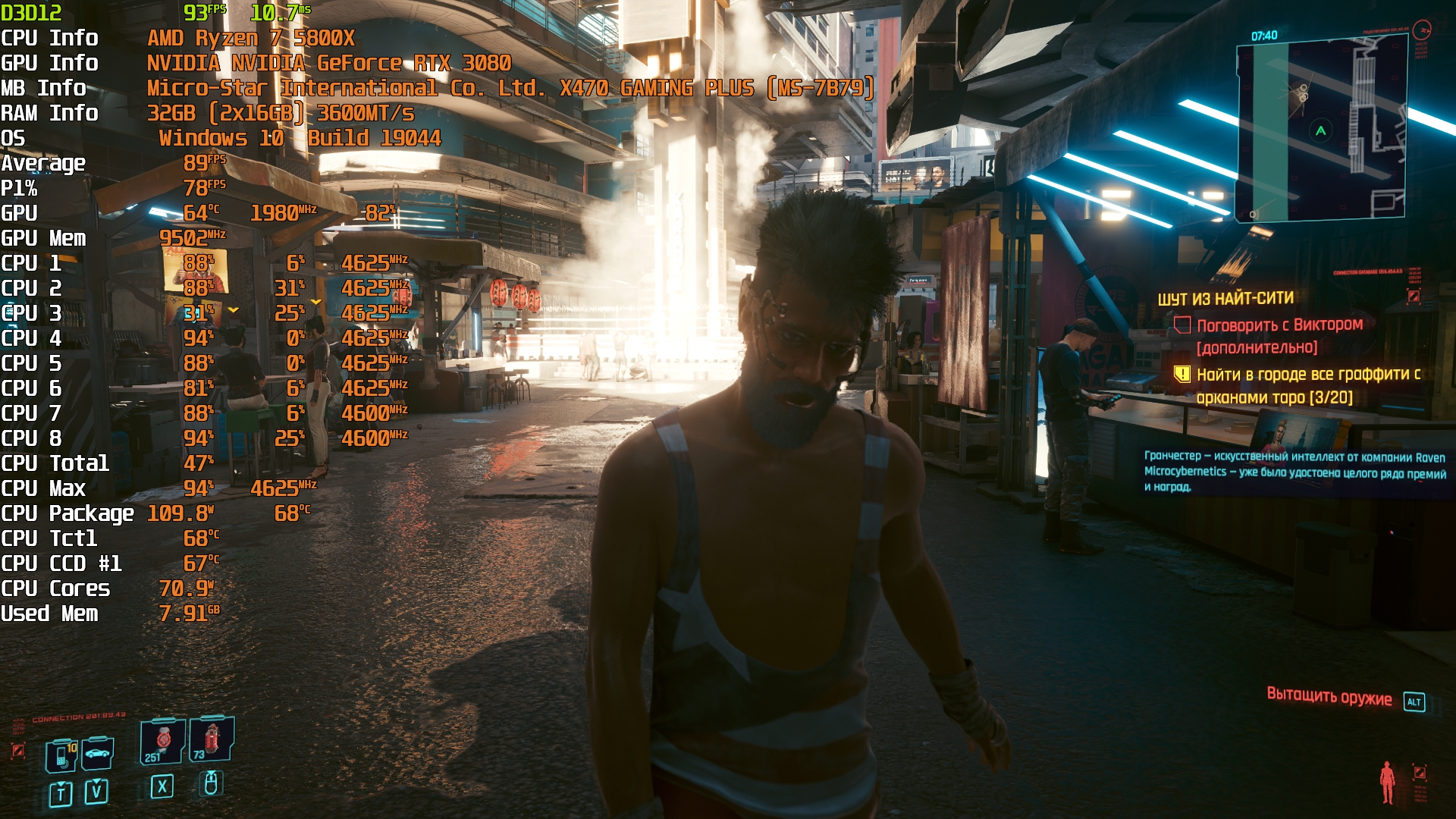Select the tarot graffiti objective (3/20)

click(x=1307, y=385)
